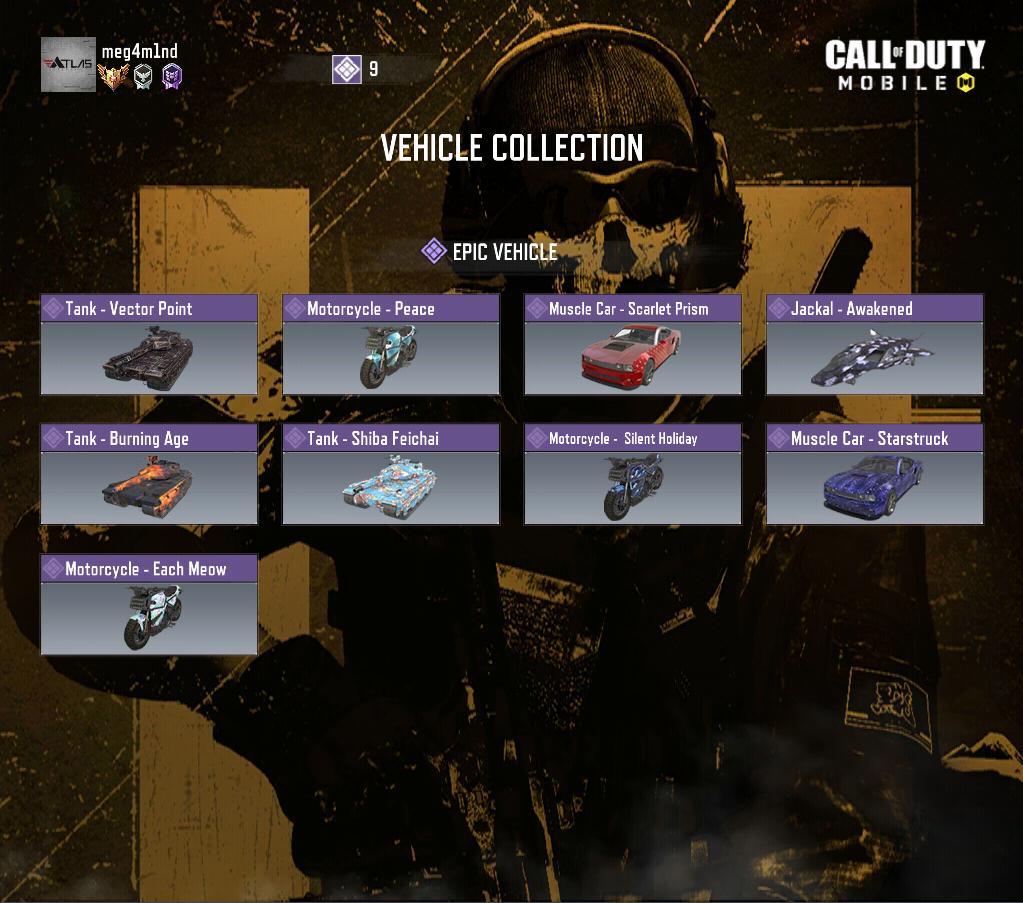Click the player name meg4m1nd
This screenshot has width=1023, height=903.
click(x=139, y=51)
